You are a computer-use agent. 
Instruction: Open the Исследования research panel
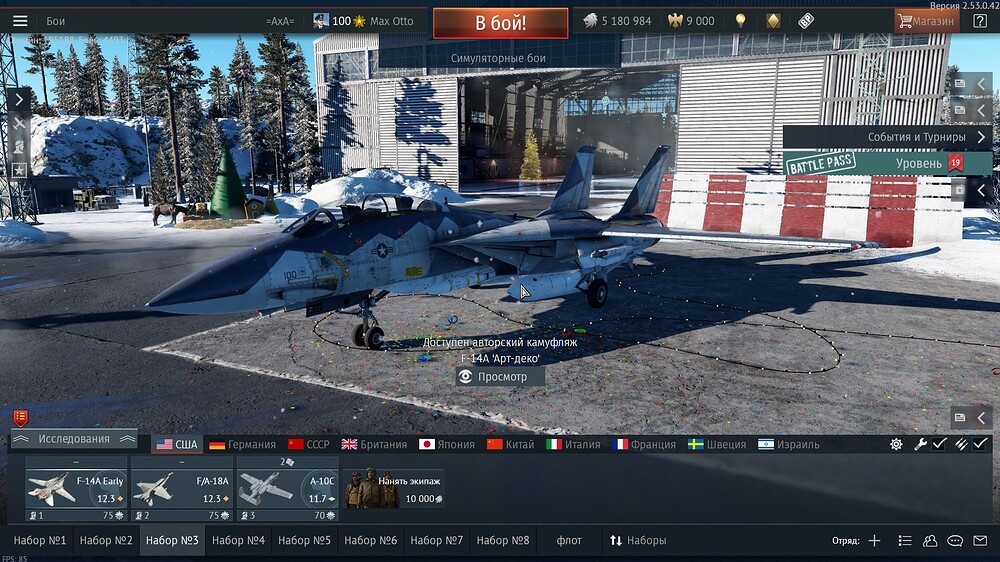[x=74, y=439]
